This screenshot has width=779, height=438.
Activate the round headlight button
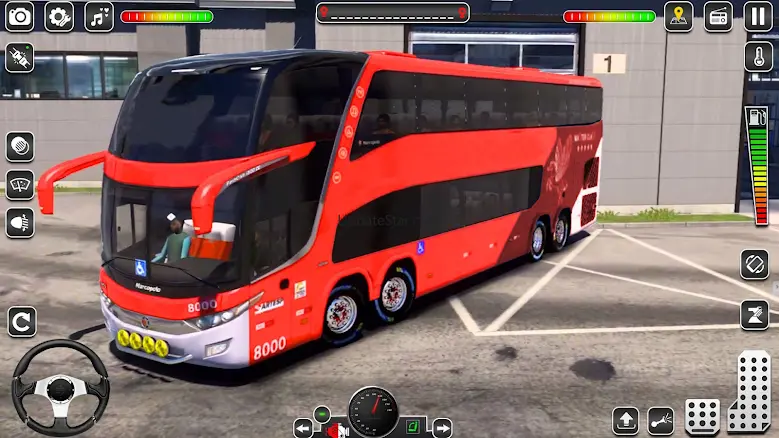(x=20, y=146)
